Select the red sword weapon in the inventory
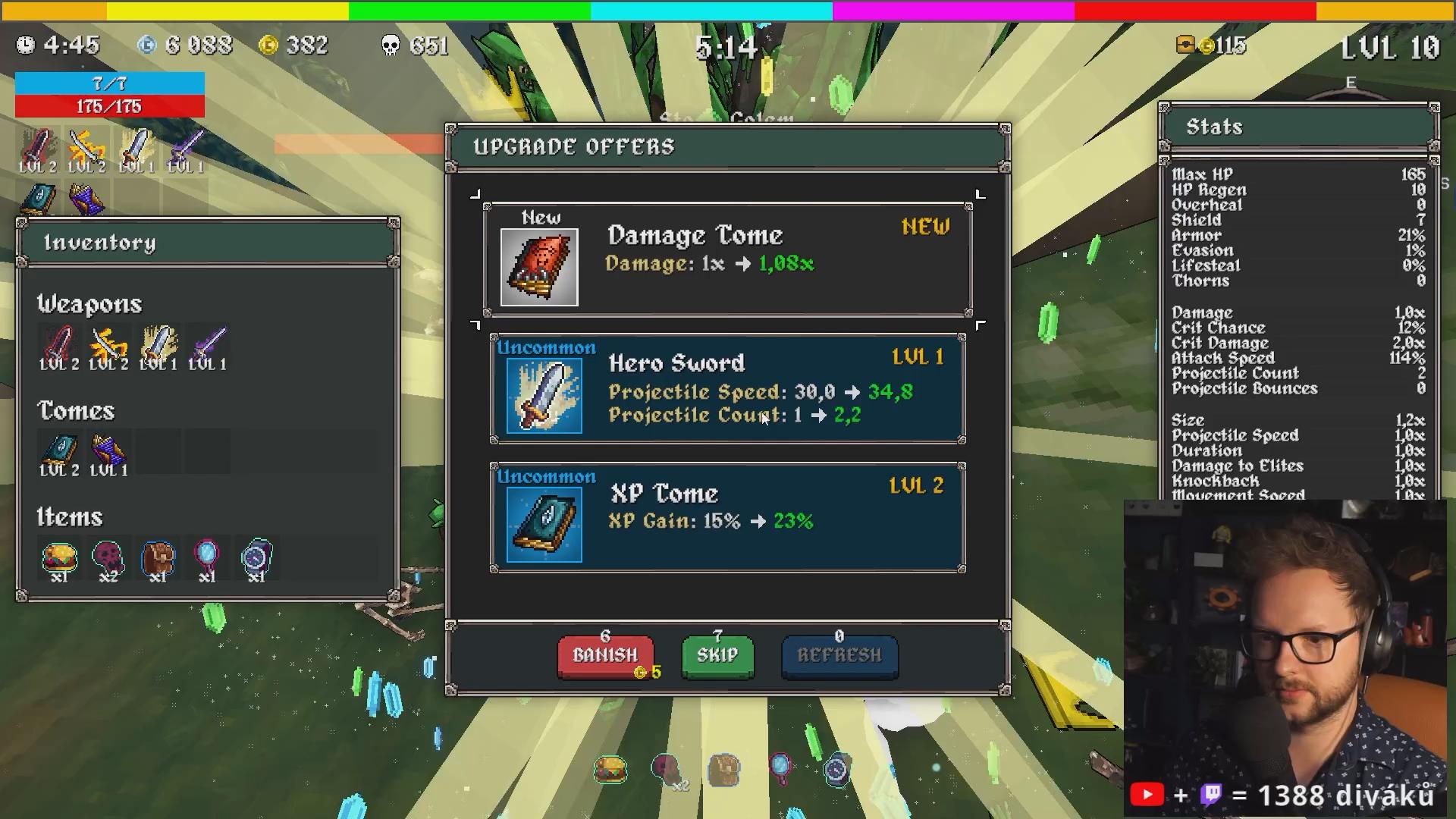Screen dimensions: 1456x819 click(59, 346)
